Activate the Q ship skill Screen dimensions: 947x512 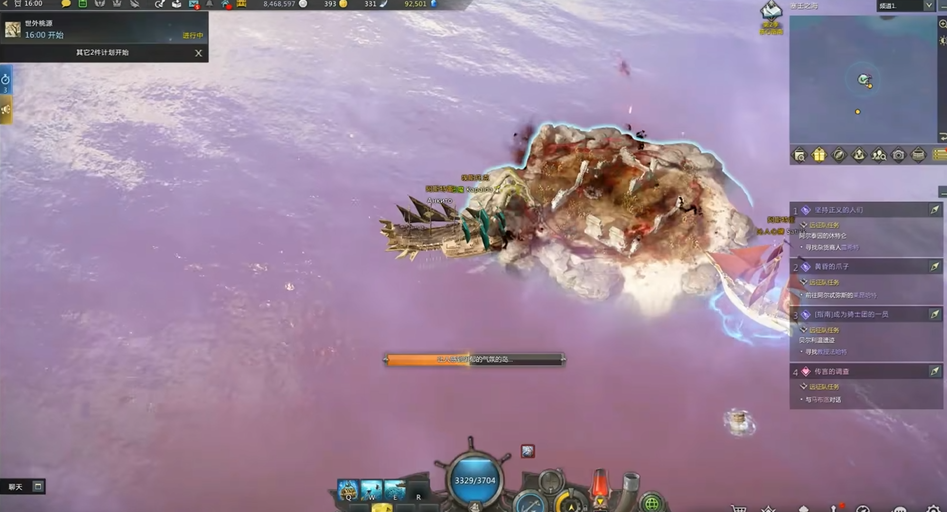(x=348, y=489)
